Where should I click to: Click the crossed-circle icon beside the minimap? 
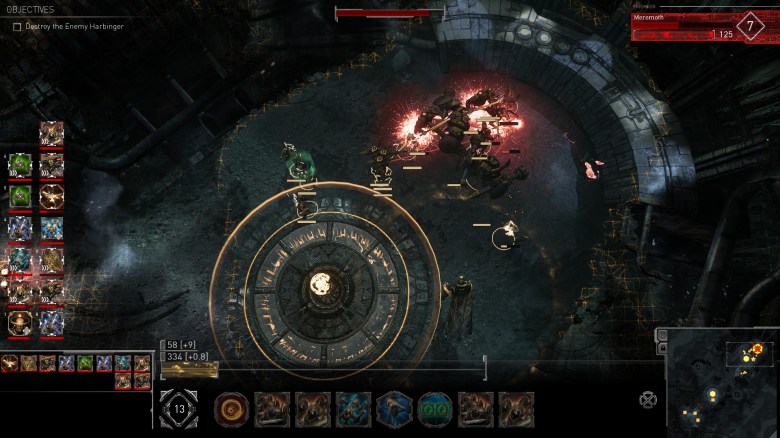pos(648,400)
